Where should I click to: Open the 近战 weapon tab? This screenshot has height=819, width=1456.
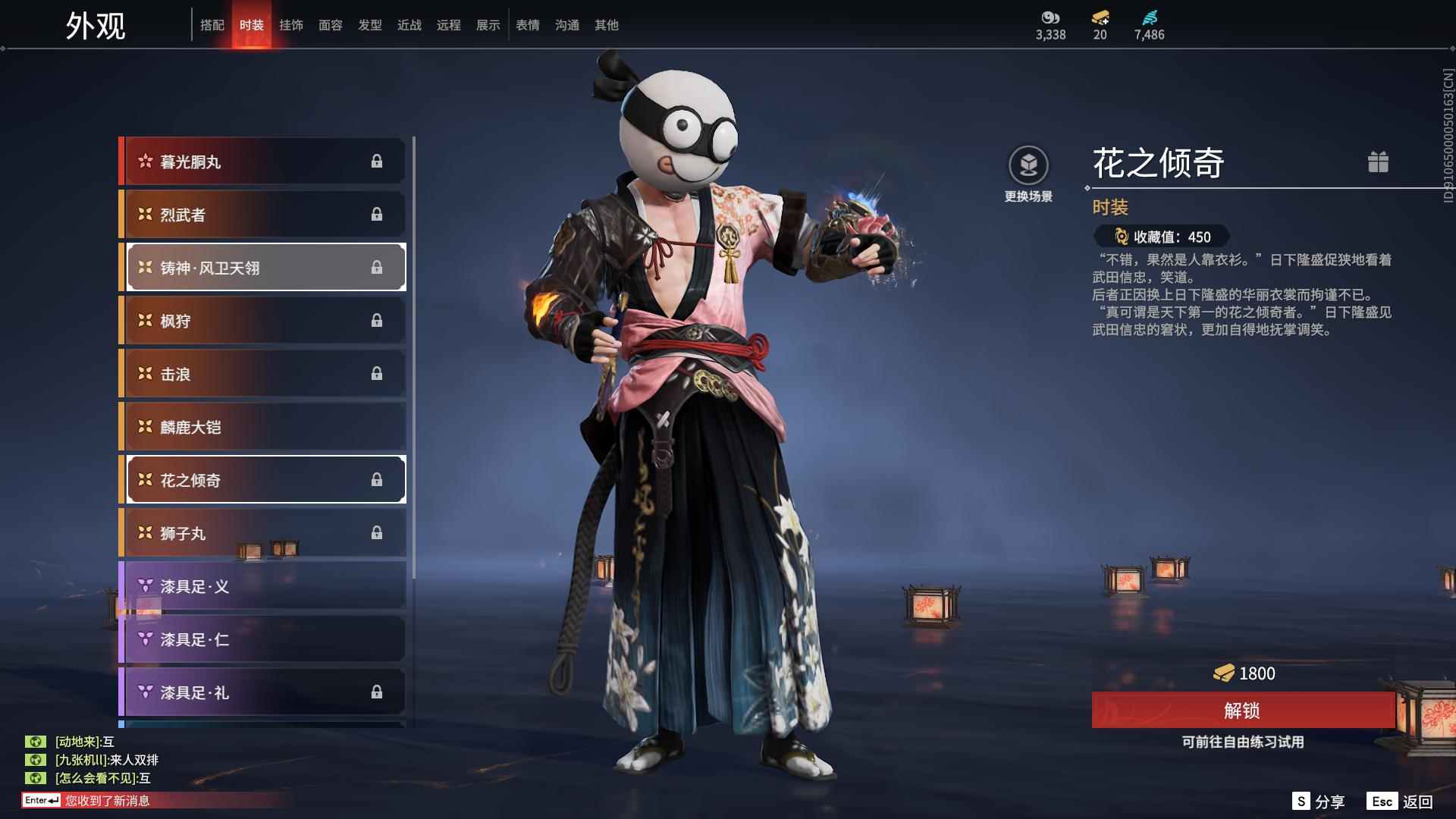(x=409, y=25)
